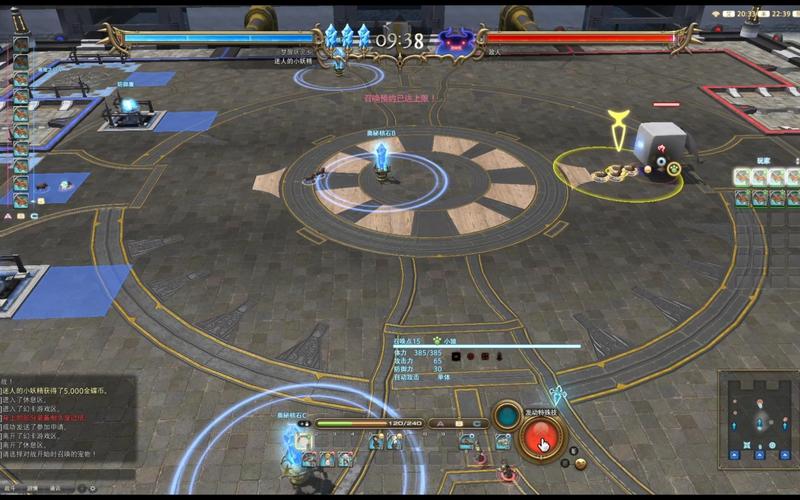Activate the red special skill button
This screenshot has width=800, height=500.
pos(541,436)
